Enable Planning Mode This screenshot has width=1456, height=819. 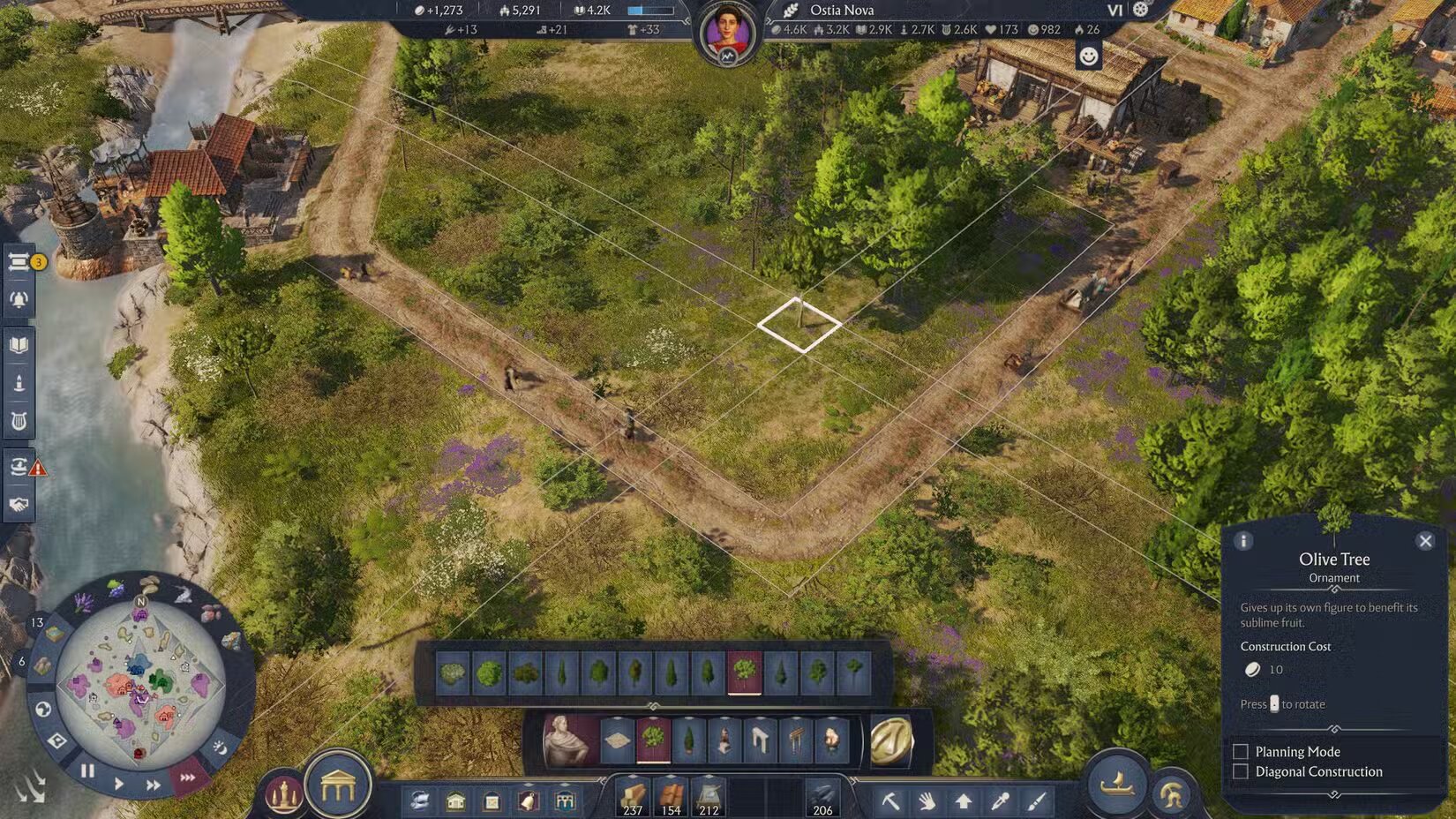click(x=1240, y=751)
